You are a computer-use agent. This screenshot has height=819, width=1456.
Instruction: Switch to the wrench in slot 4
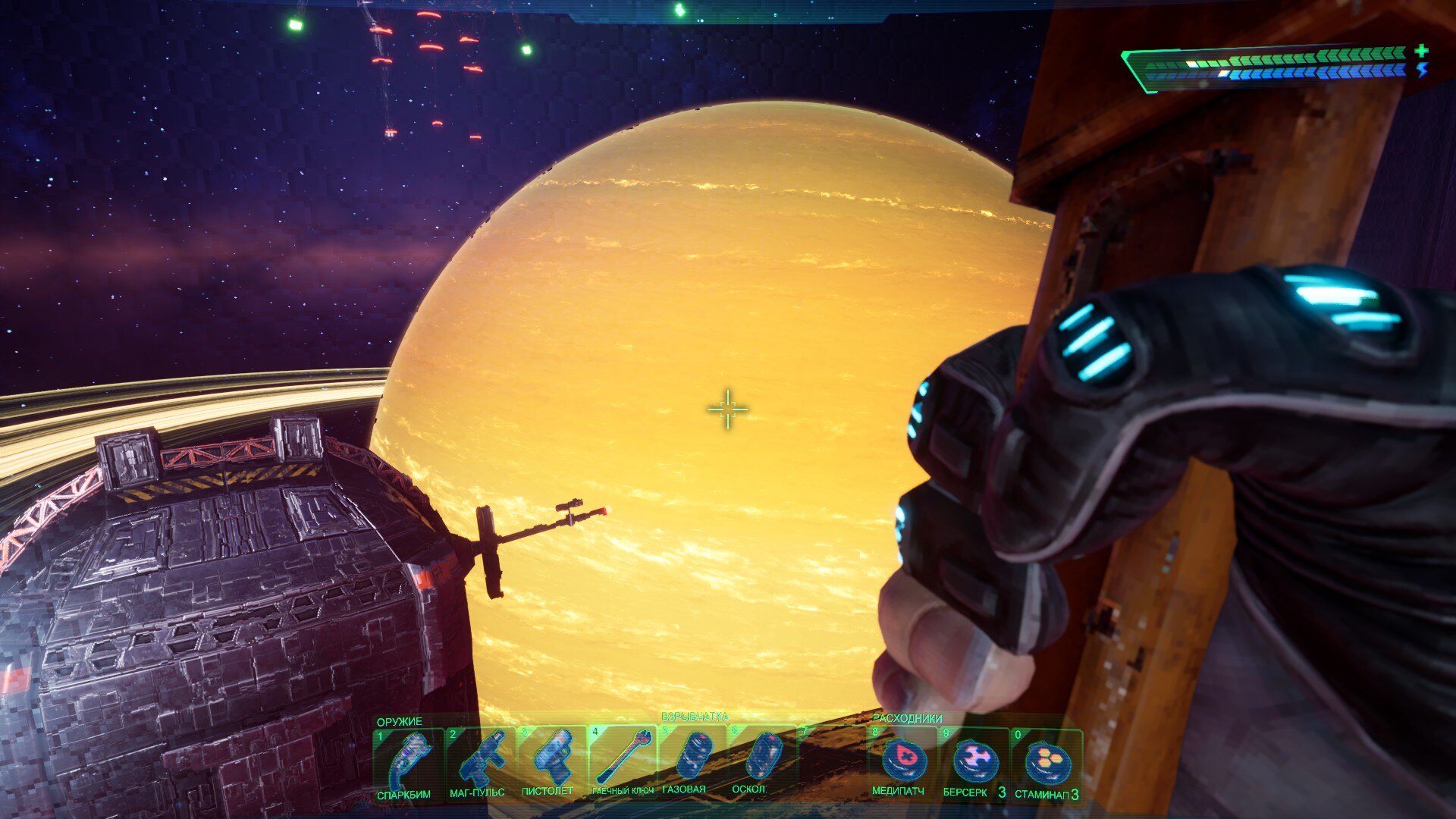(623, 761)
